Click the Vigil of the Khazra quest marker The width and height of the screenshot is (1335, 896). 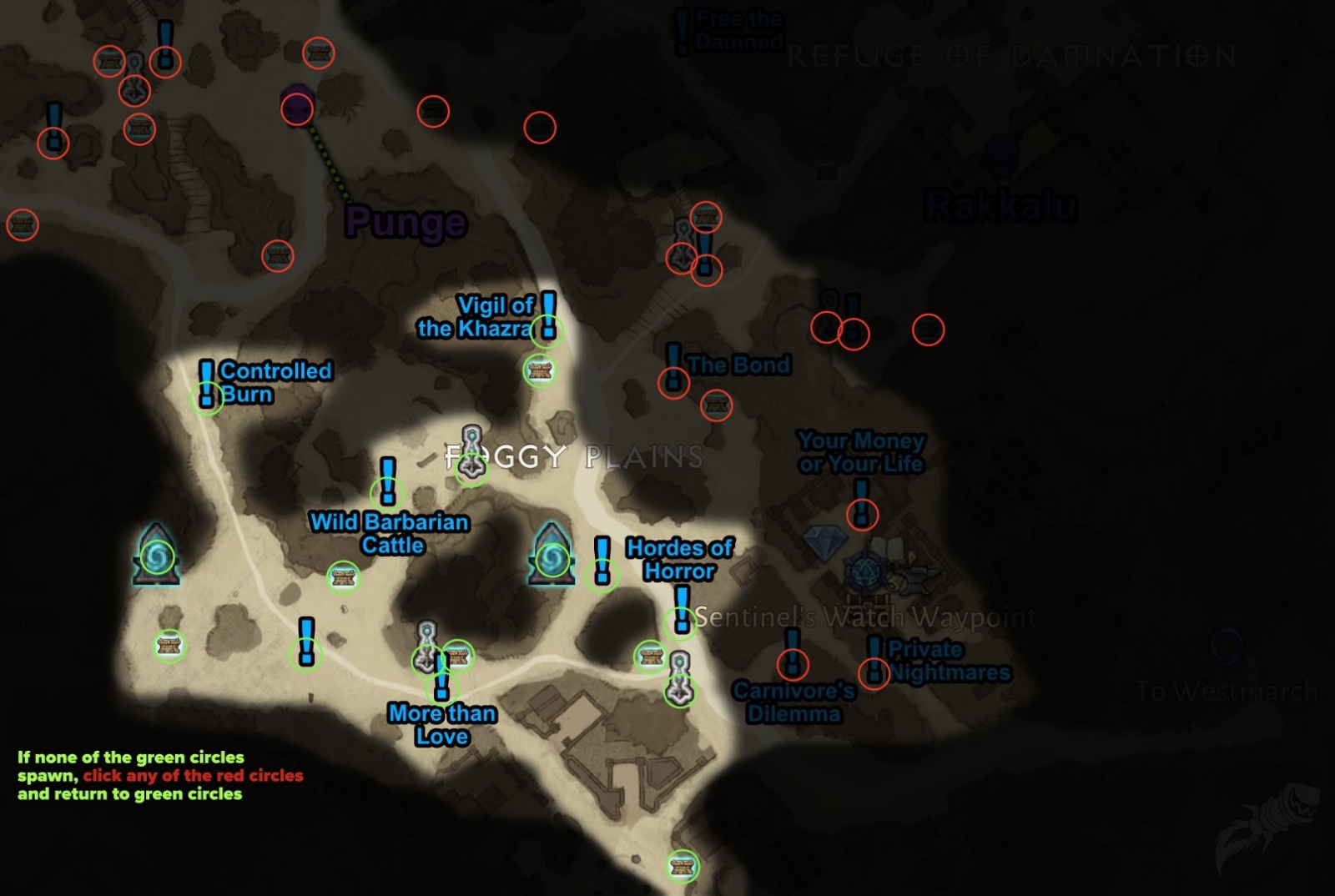tap(548, 320)
